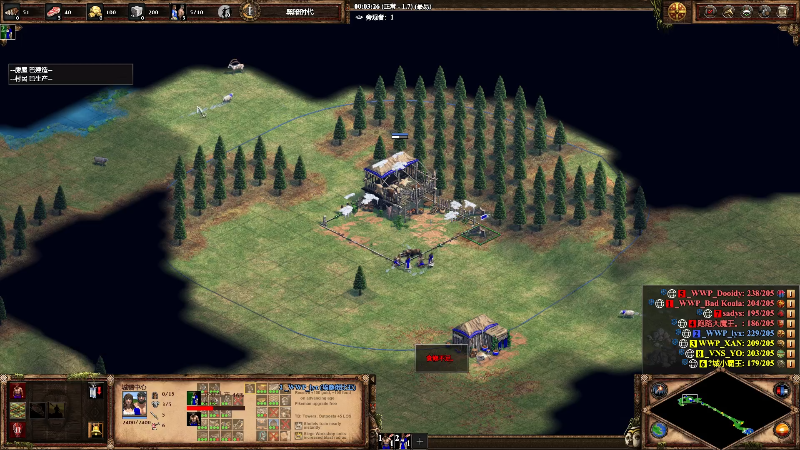Select control group 1 badge
The image size is (800, 450).
(x=381, y=439)
